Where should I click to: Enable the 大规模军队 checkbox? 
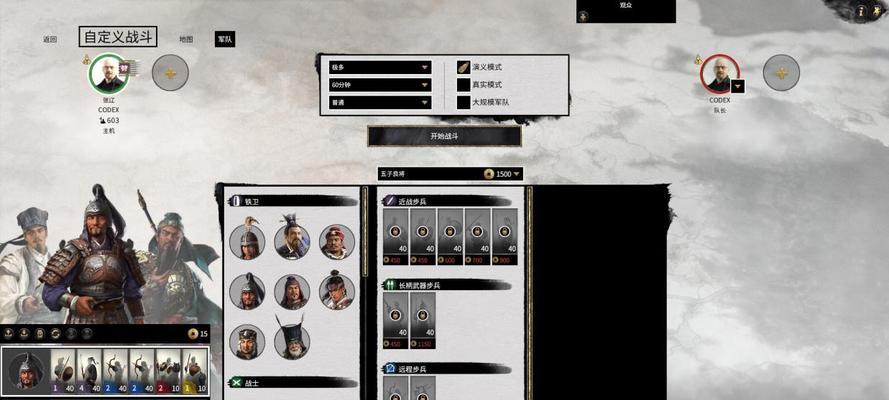[463, 102]
